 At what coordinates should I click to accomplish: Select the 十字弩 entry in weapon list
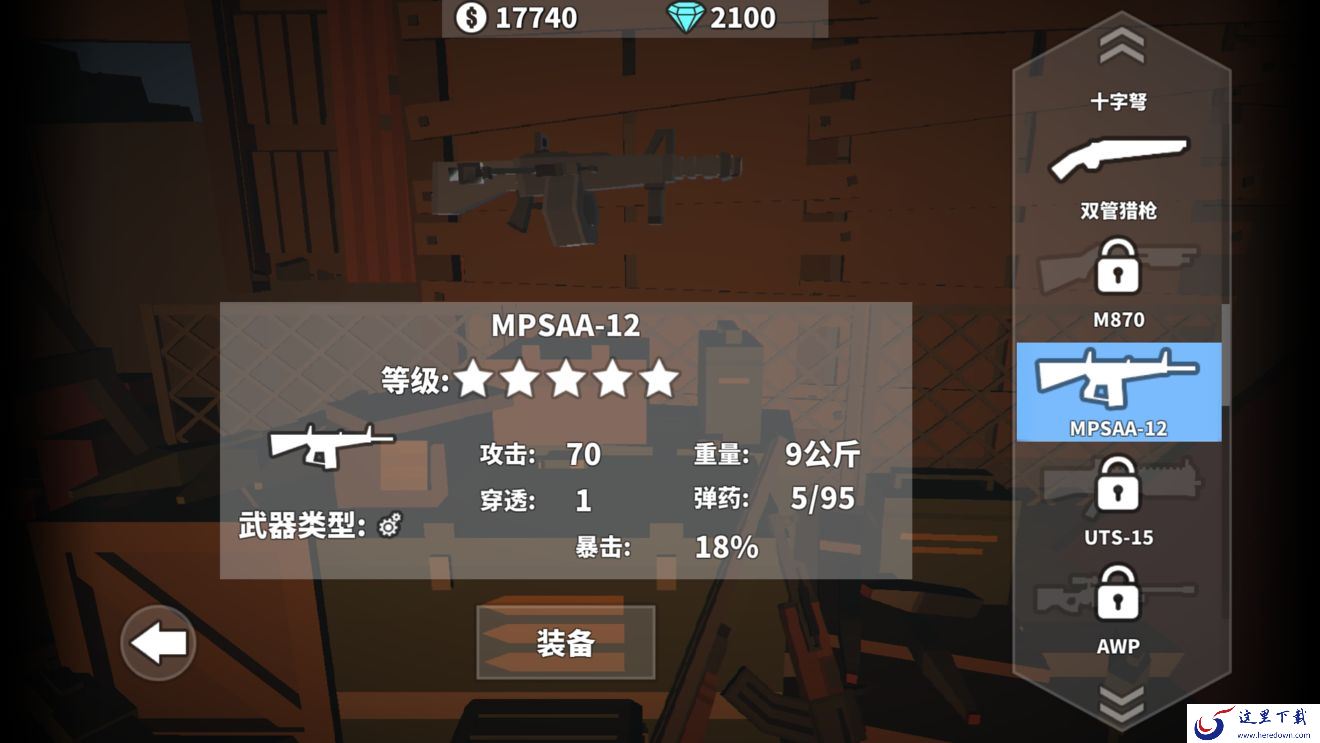pyautogui.click(x=1120, y=100)
